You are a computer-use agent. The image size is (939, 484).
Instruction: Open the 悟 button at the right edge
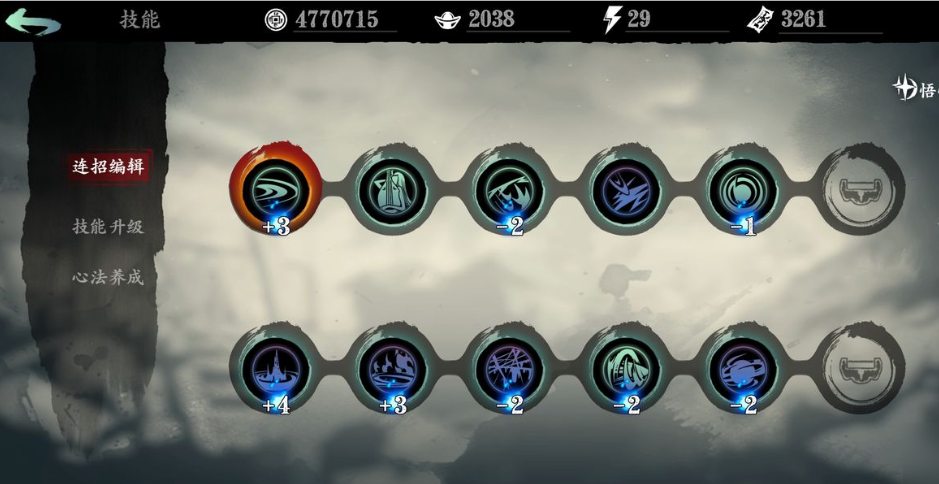pyautogui.click(x=916, y=90)
